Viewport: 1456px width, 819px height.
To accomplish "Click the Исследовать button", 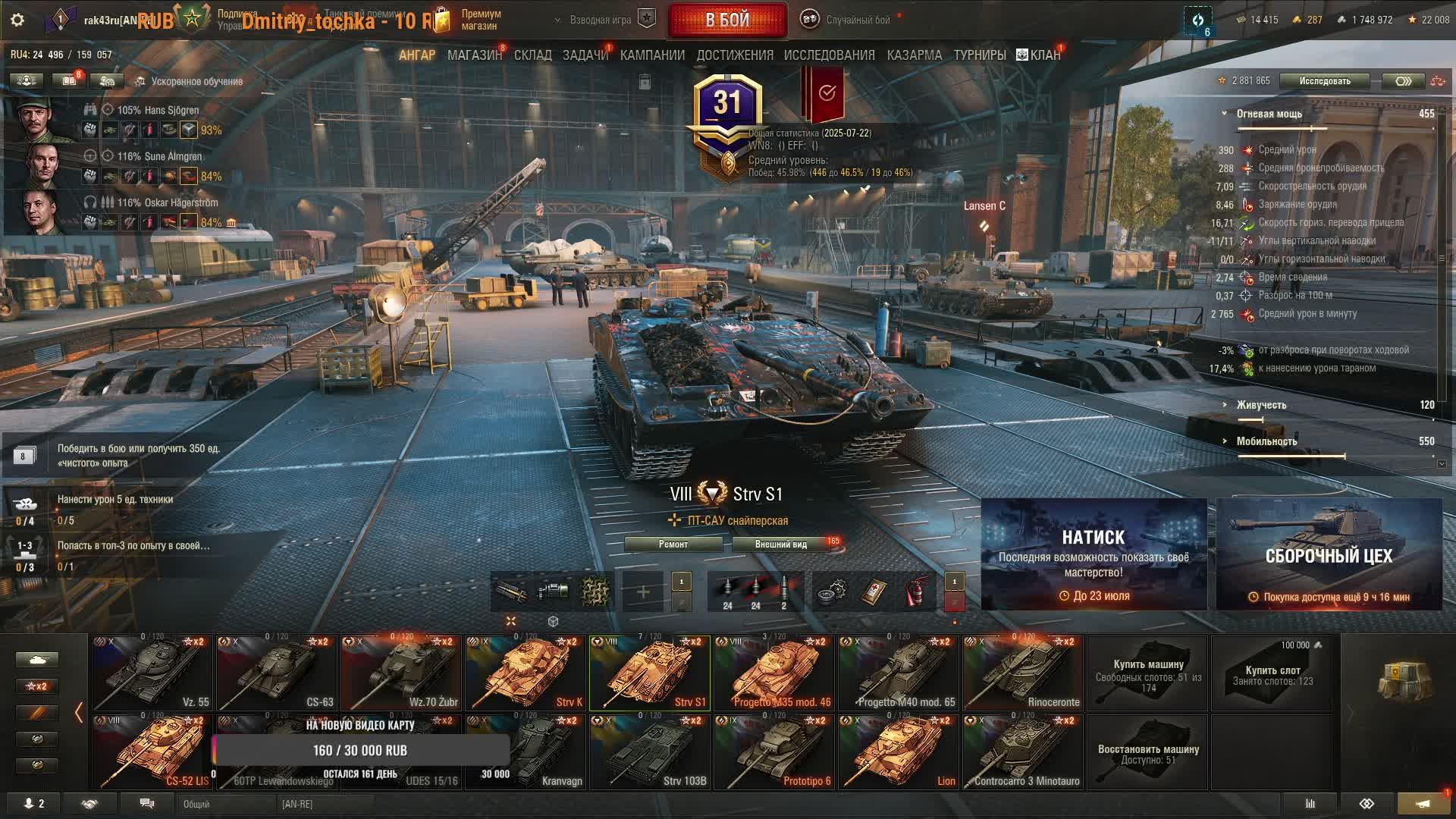I will [1324, 81].
